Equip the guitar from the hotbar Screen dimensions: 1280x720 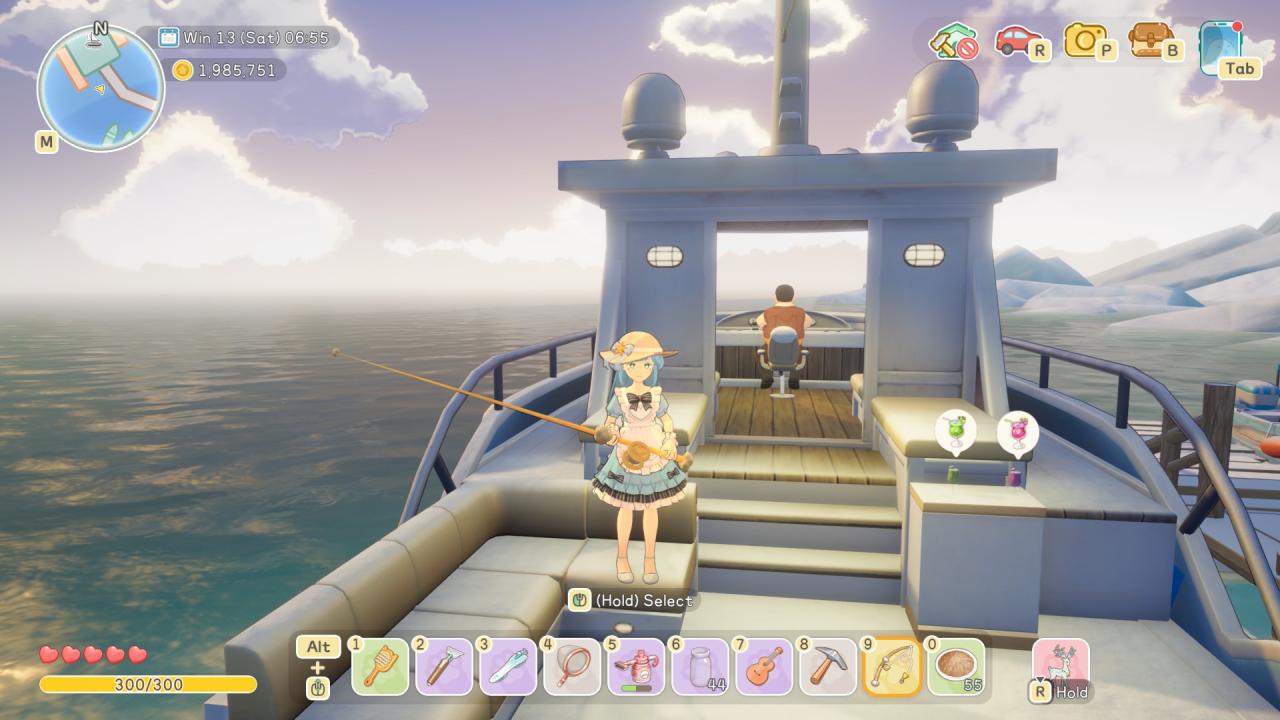click(764, 667)
